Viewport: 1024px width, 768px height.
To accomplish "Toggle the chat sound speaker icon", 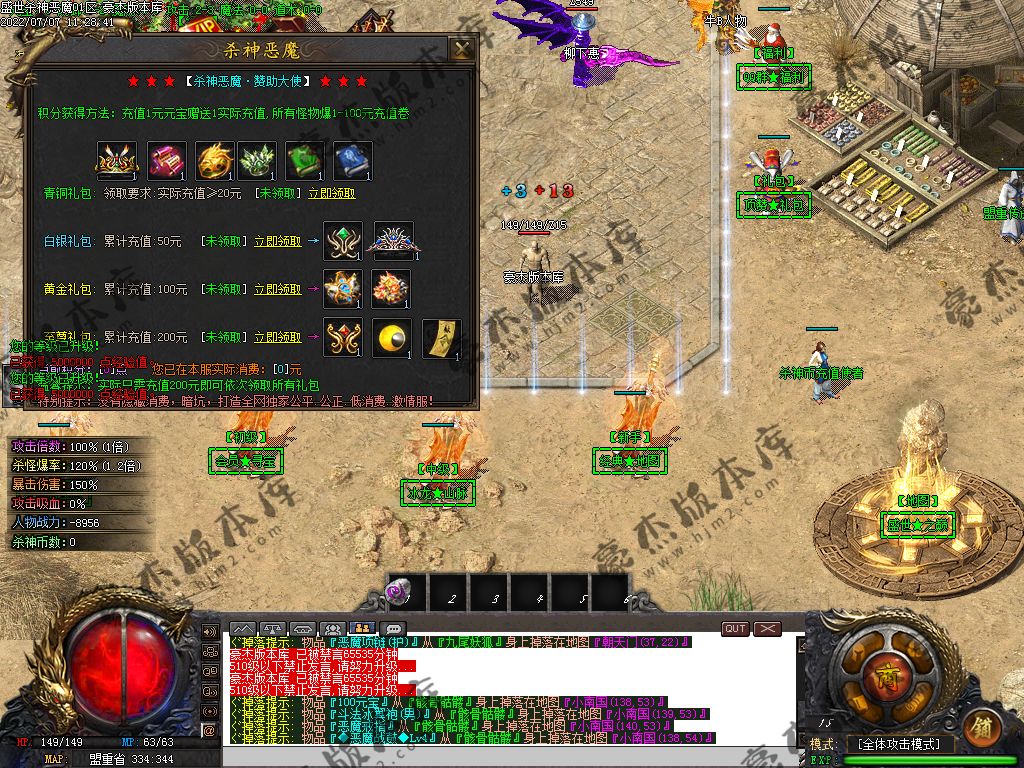I will click(x=210, y=632).
